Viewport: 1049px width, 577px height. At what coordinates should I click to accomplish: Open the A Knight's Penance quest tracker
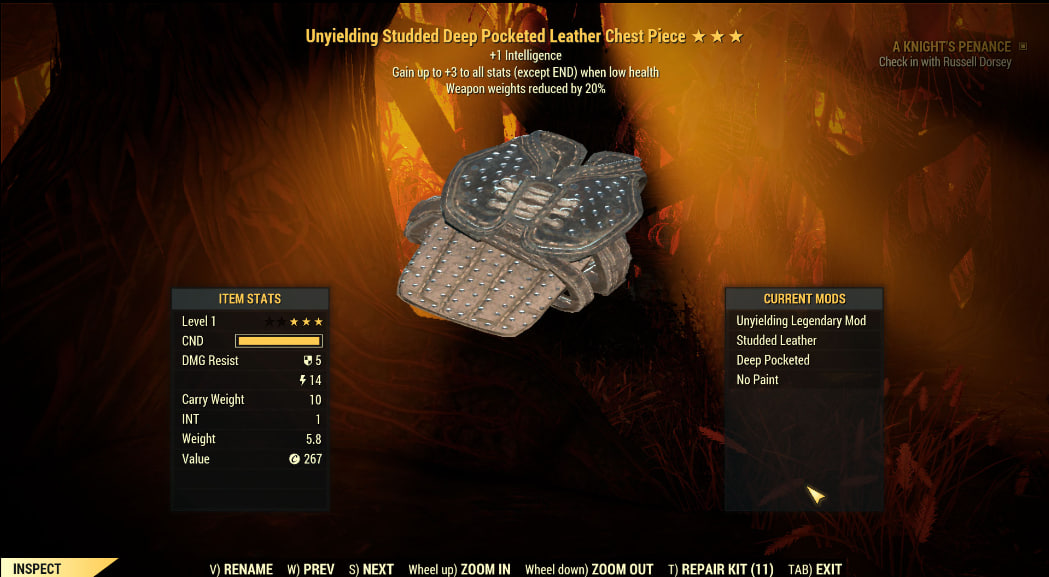951,47
